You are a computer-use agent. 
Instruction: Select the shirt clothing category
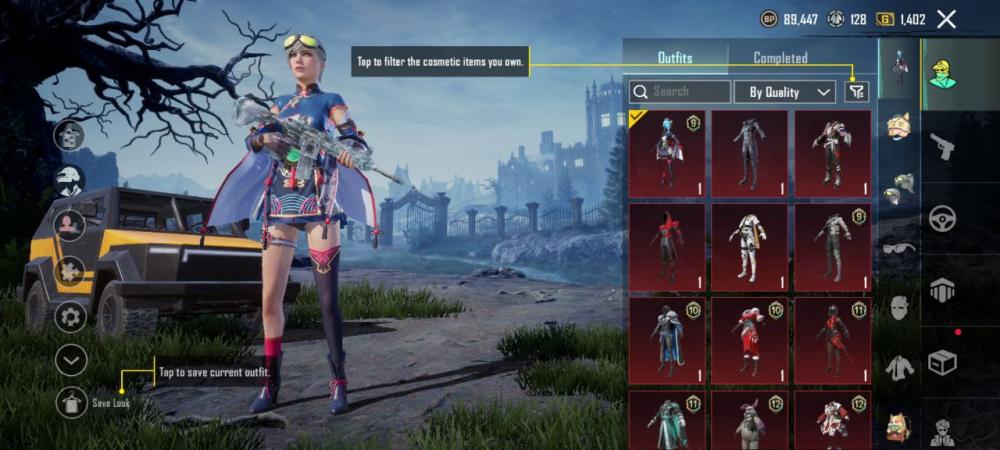click(899, 367)
